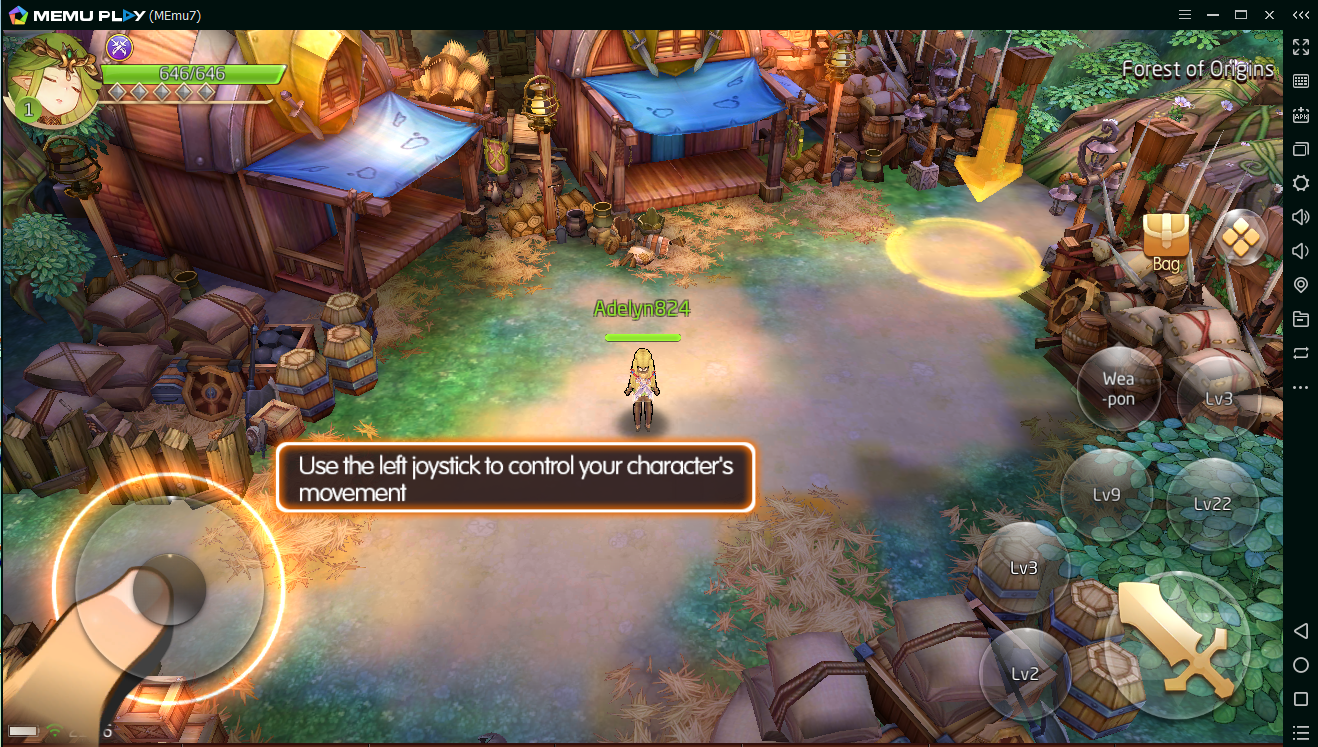Click the purple class emblem icon
Screen dimensions: 1318x747
coord(120,46)
